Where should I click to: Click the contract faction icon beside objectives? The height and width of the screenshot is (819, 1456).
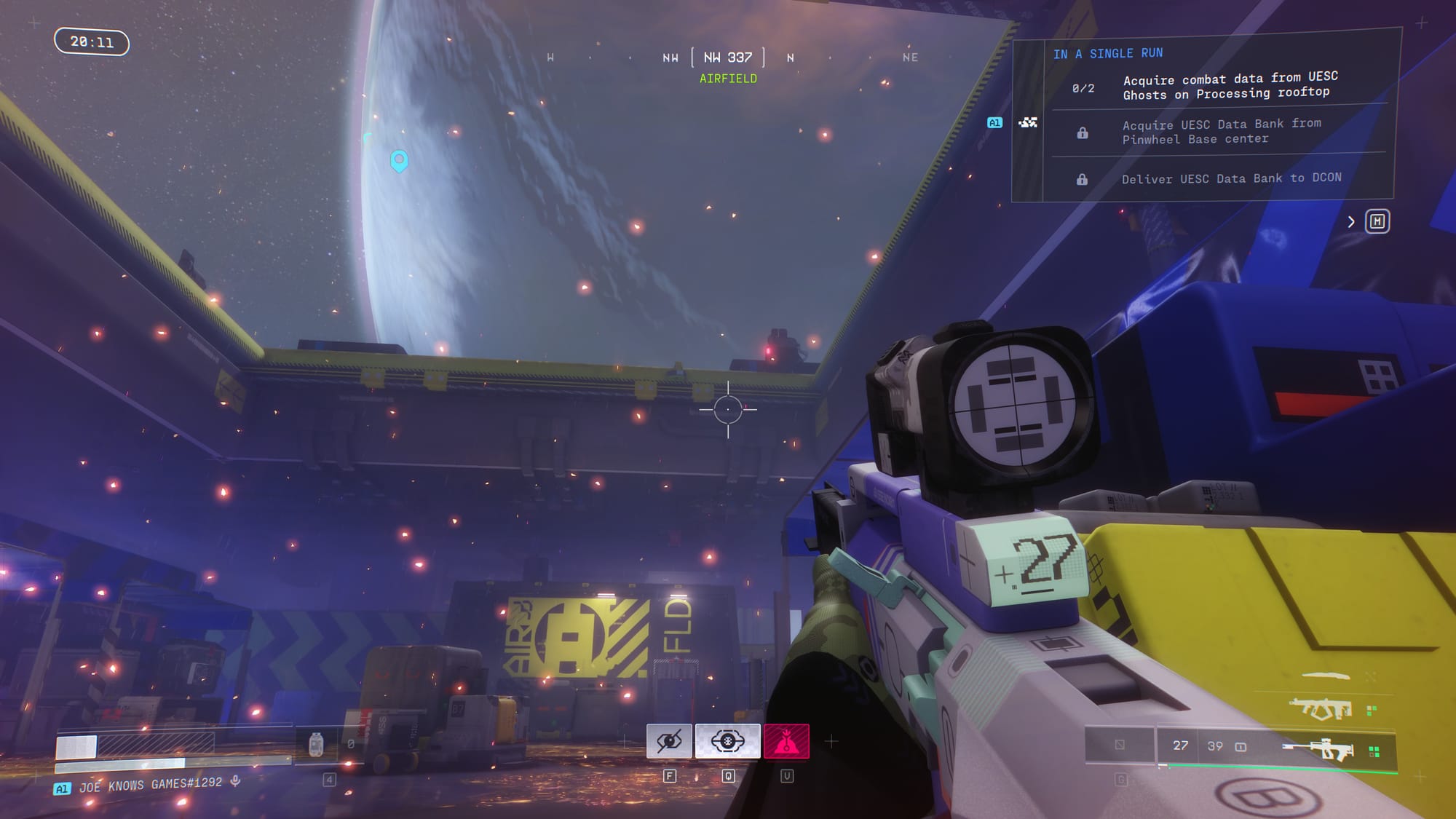point(1028,122)
